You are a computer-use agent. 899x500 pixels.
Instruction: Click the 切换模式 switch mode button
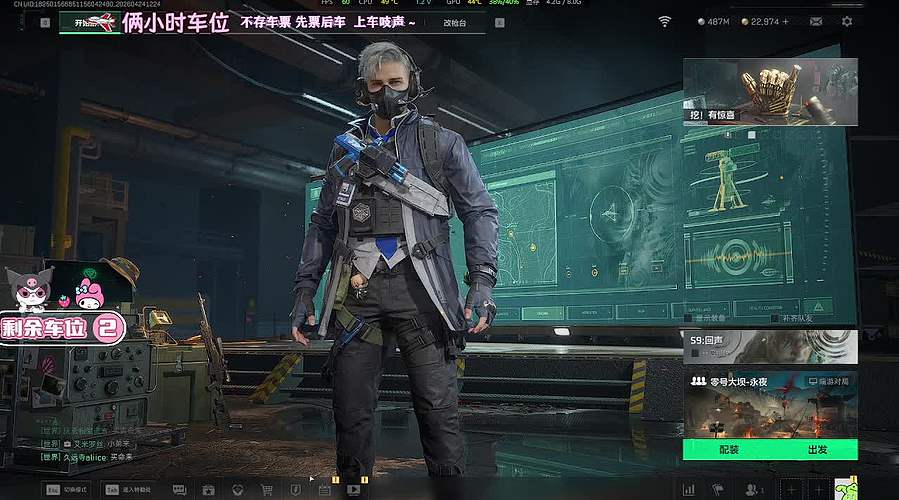tap(66, 490)
